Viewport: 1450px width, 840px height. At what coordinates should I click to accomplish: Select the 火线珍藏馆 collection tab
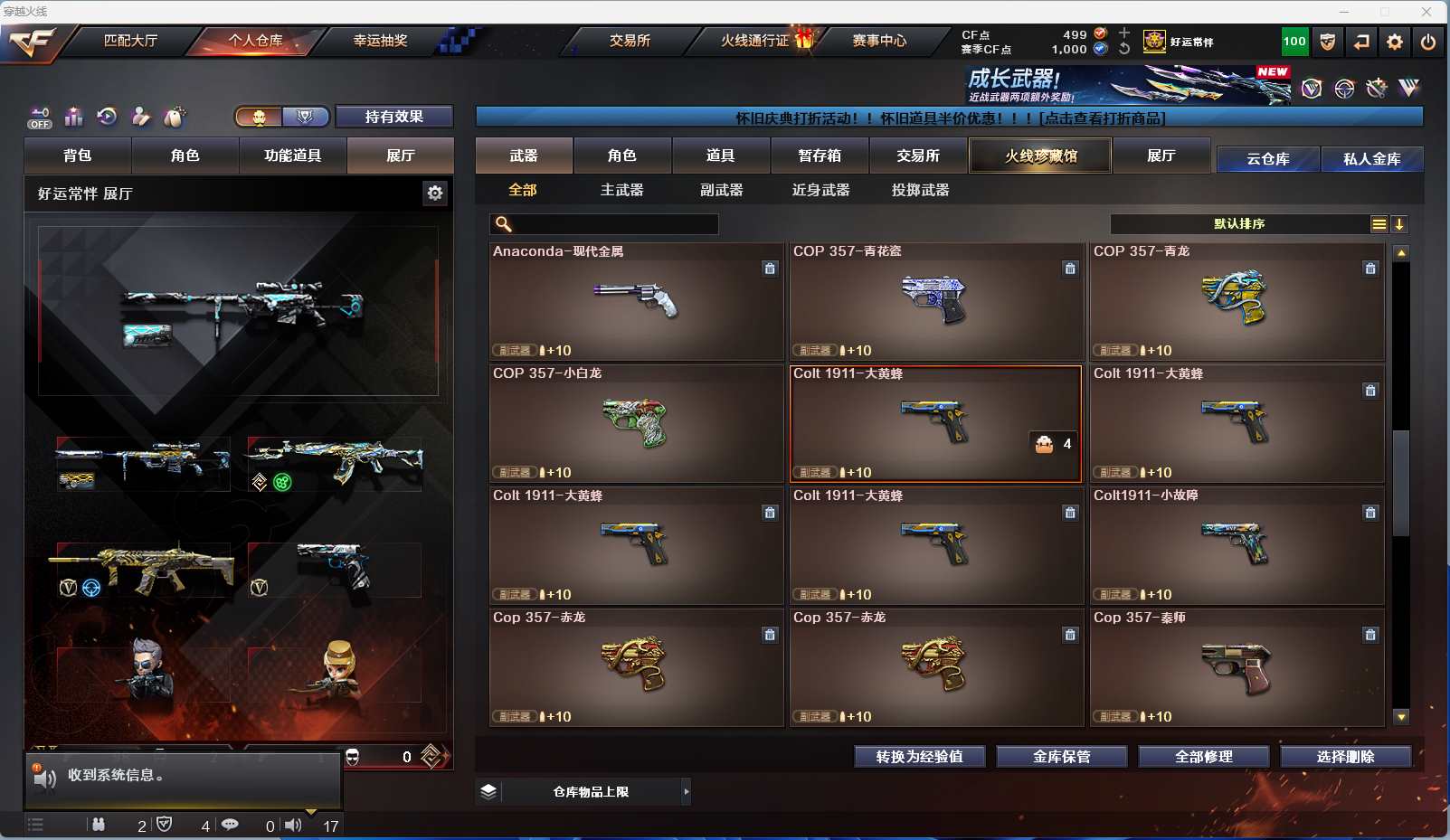pos(1040,156)
